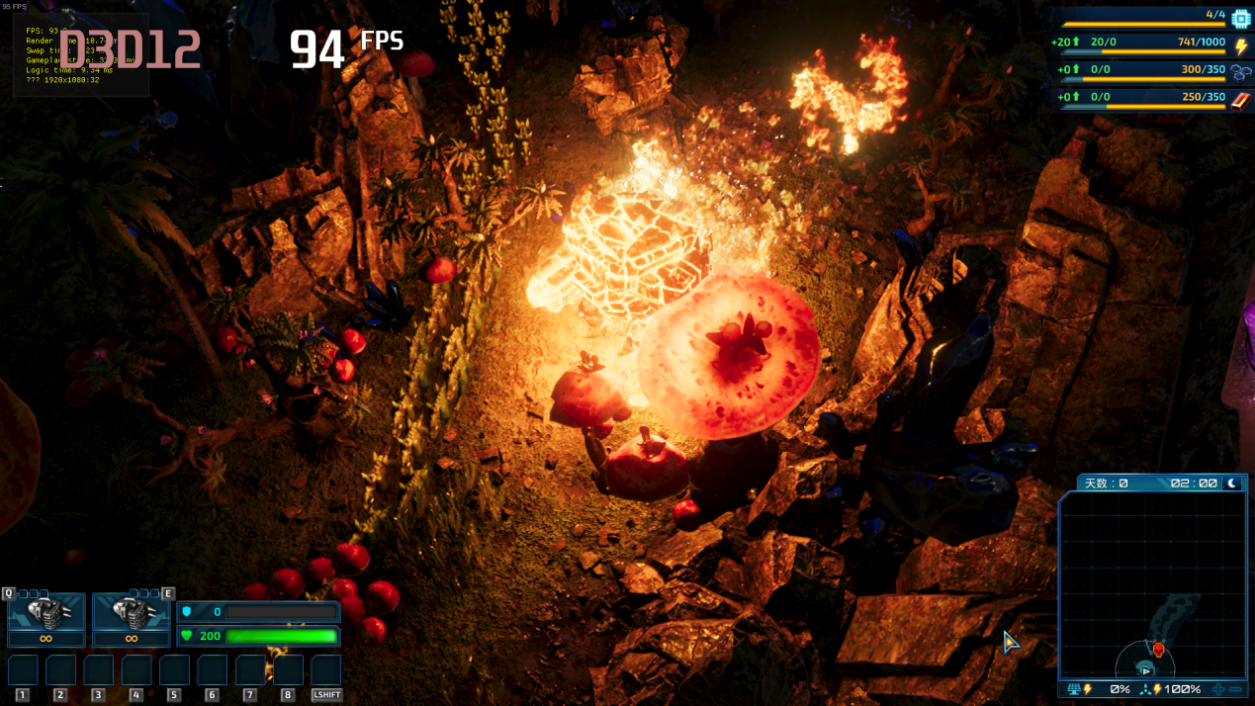This screenshot has width=1255, height=706.
Task: Zoom in the minimap with the plus button
Action: pos(1218,689)
